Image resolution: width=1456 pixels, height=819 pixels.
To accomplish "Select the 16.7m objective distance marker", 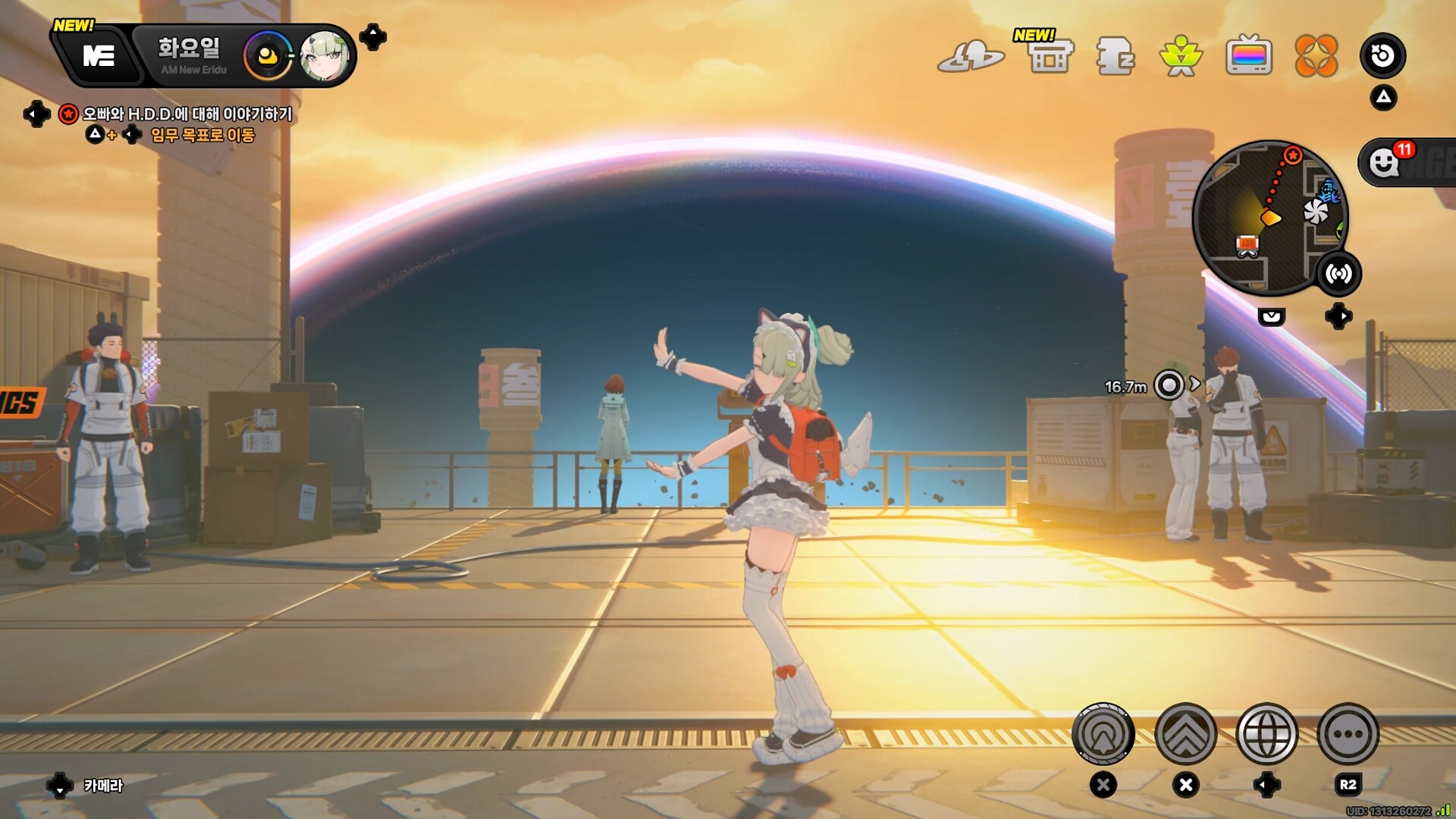I will (x=1169, y=385).
